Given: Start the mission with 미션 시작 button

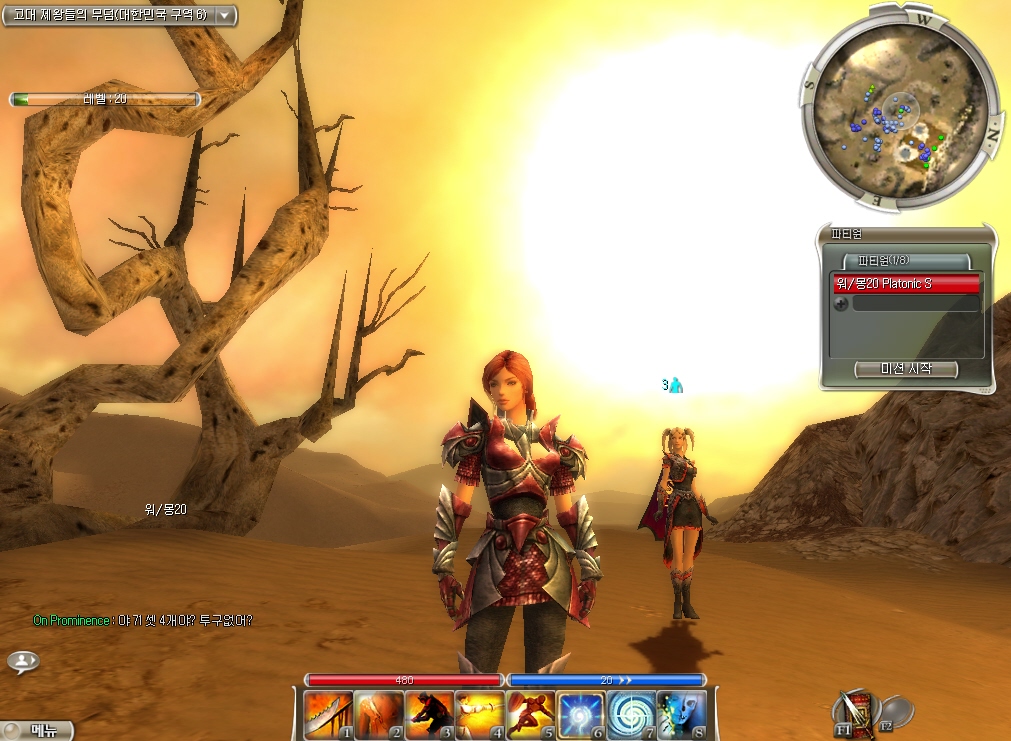Looking at the screenshot, I should tap(906, 369).
